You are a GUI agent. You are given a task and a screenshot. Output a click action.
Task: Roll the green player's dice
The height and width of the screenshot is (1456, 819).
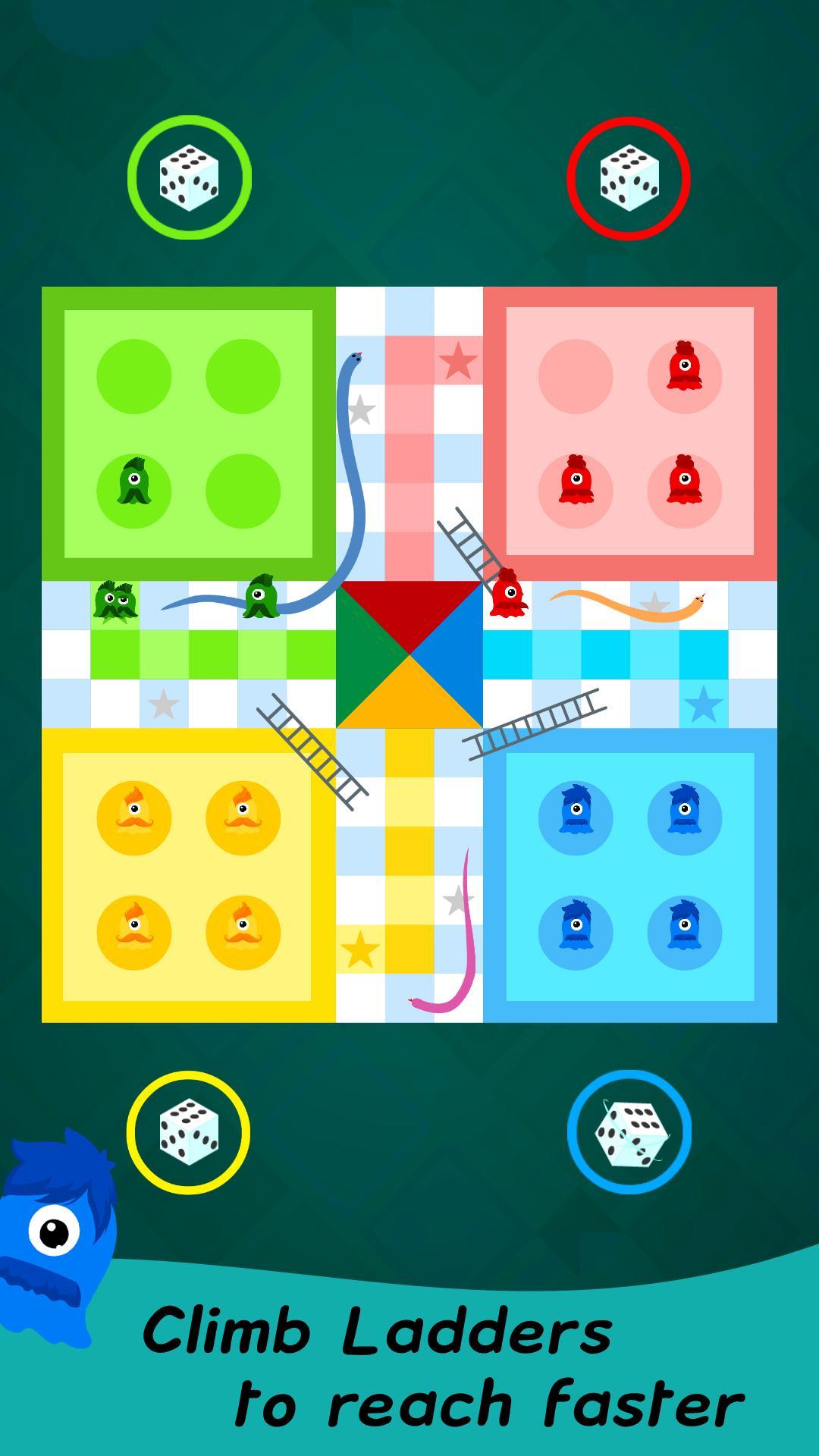point(189,177)
